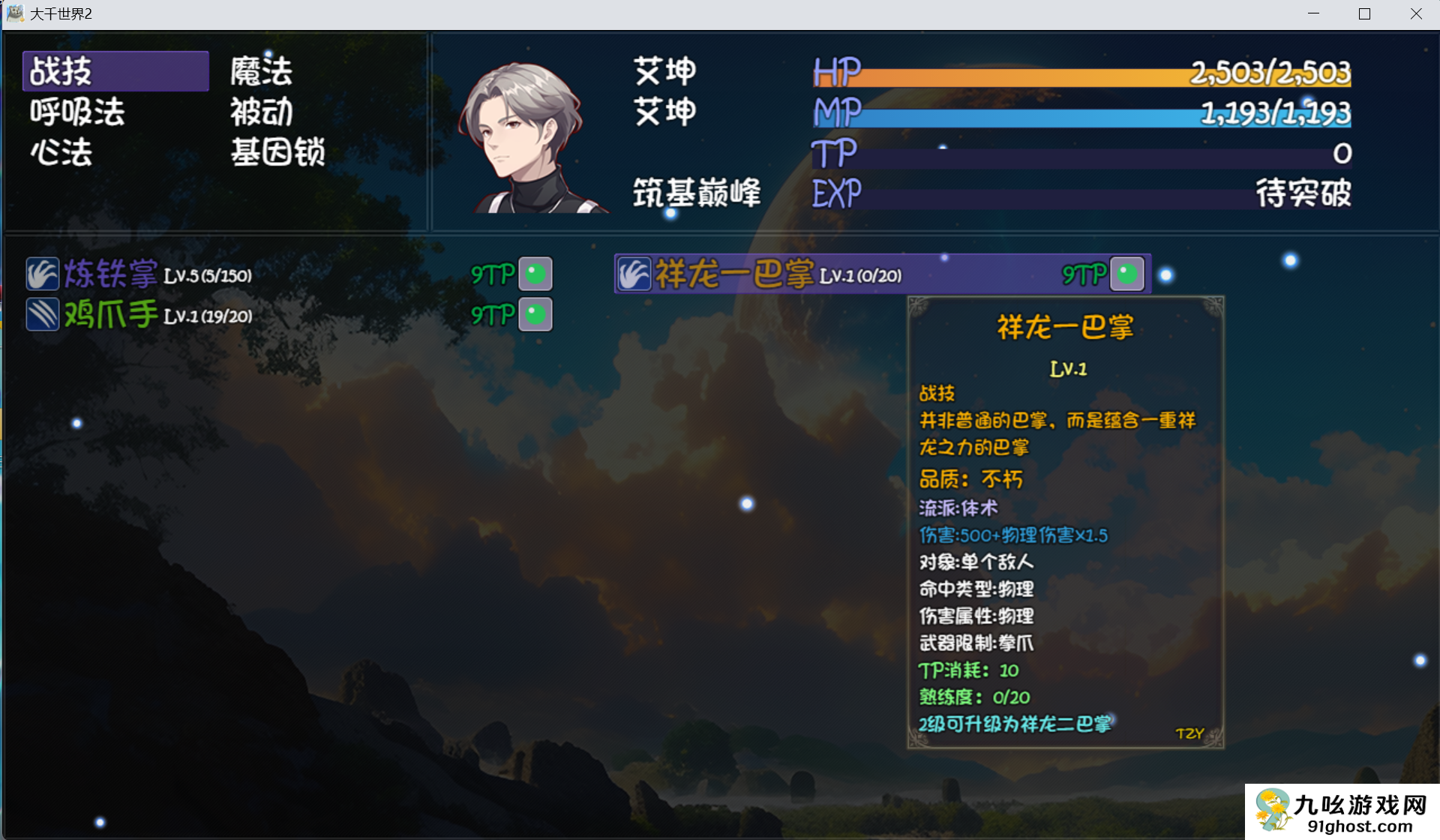Screen dimensions: 1440x840
Task: Click the 鸡爪手 claw skill icon
Action: (43, 314)
